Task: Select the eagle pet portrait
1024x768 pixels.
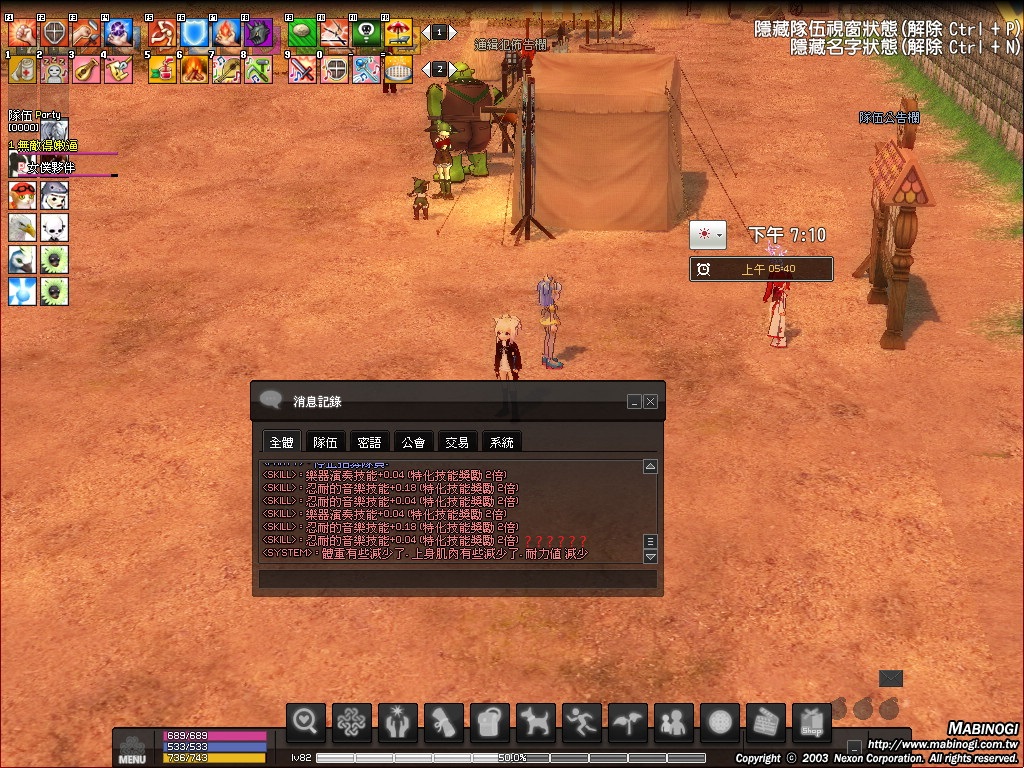Action: pos(22,227)
